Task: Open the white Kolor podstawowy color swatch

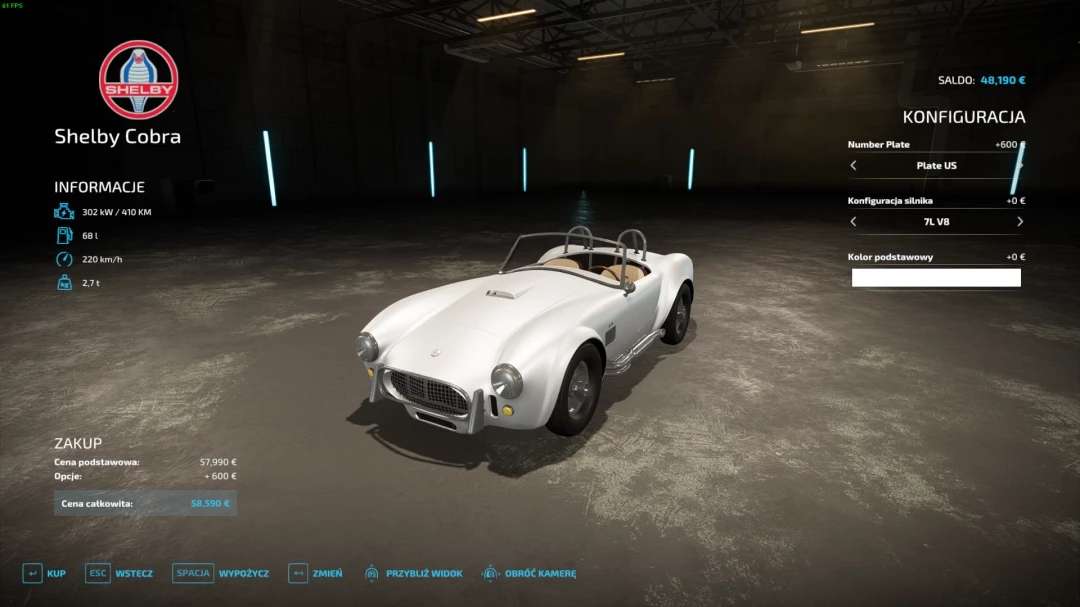Action: pos(936,278)
